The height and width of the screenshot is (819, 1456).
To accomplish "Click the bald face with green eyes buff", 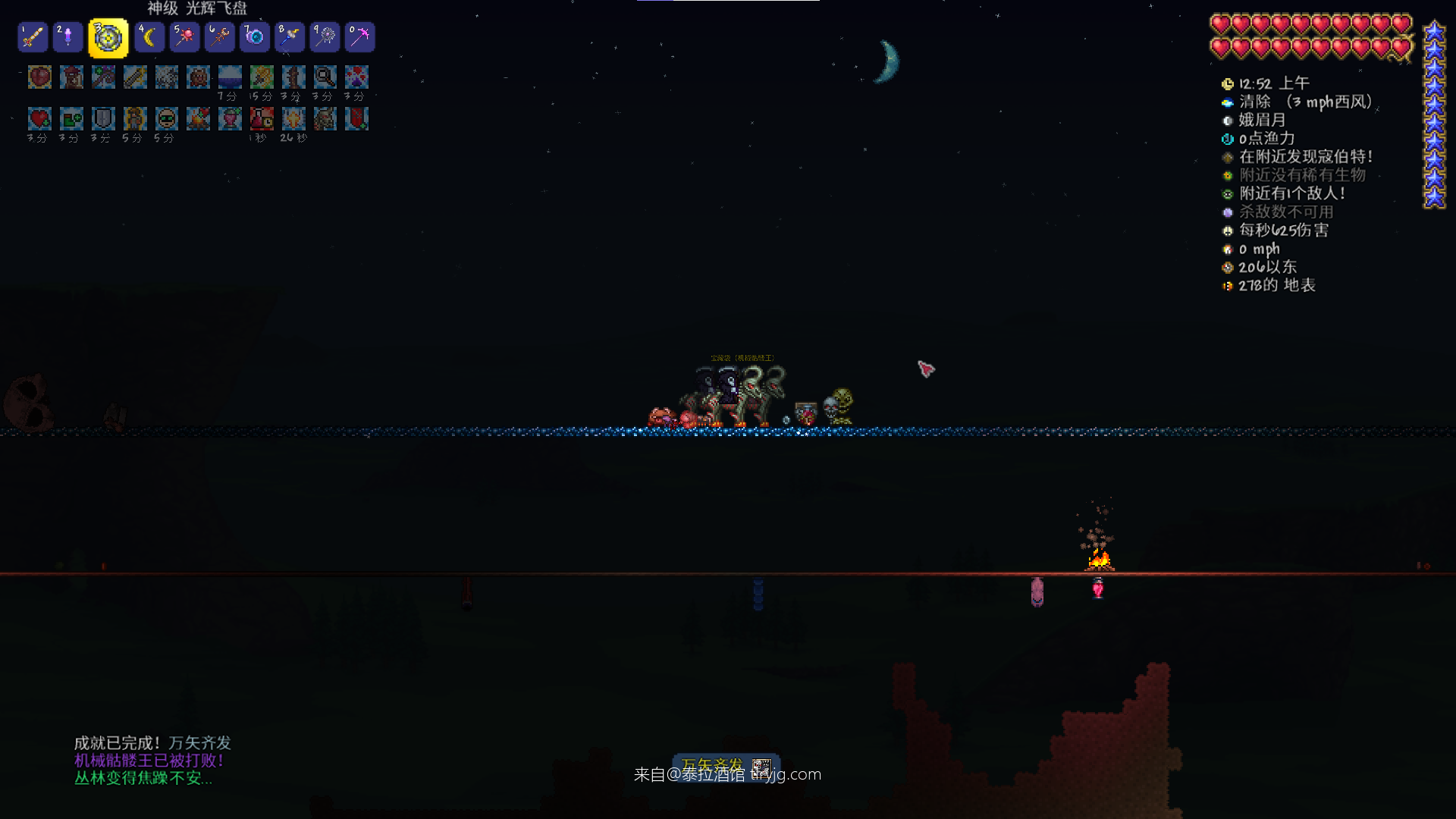I will pos(167,118).
